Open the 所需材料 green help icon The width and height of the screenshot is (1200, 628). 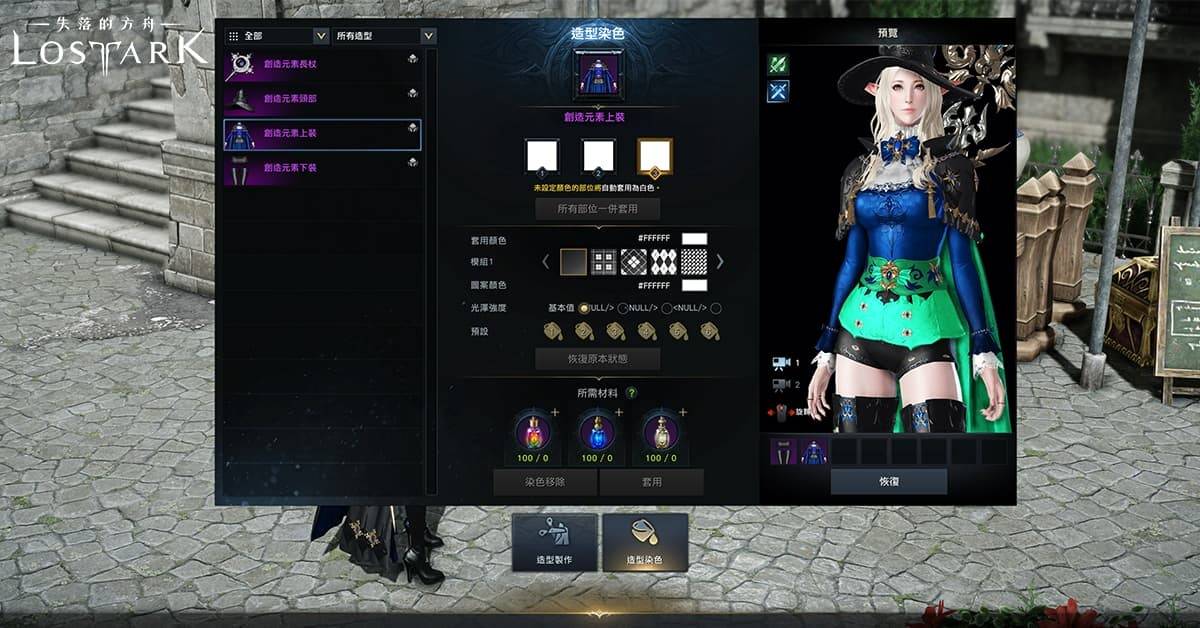(632, 393)
